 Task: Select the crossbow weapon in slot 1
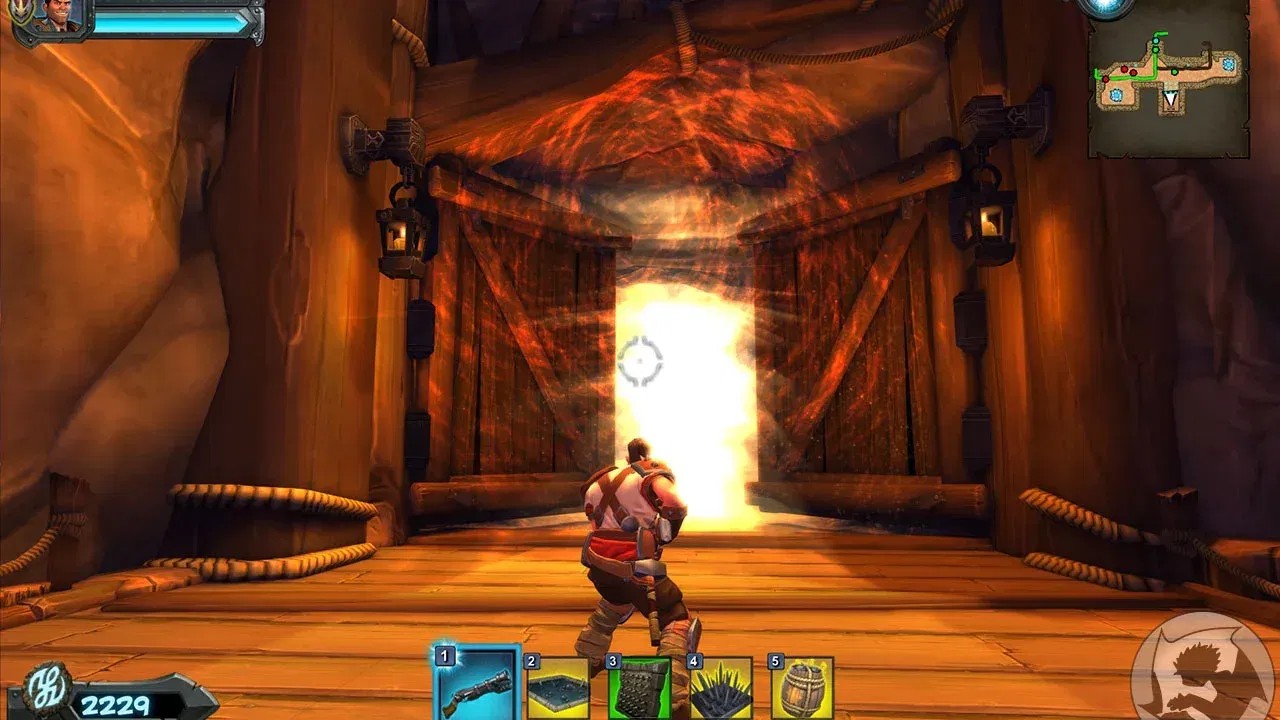point(477,685)
